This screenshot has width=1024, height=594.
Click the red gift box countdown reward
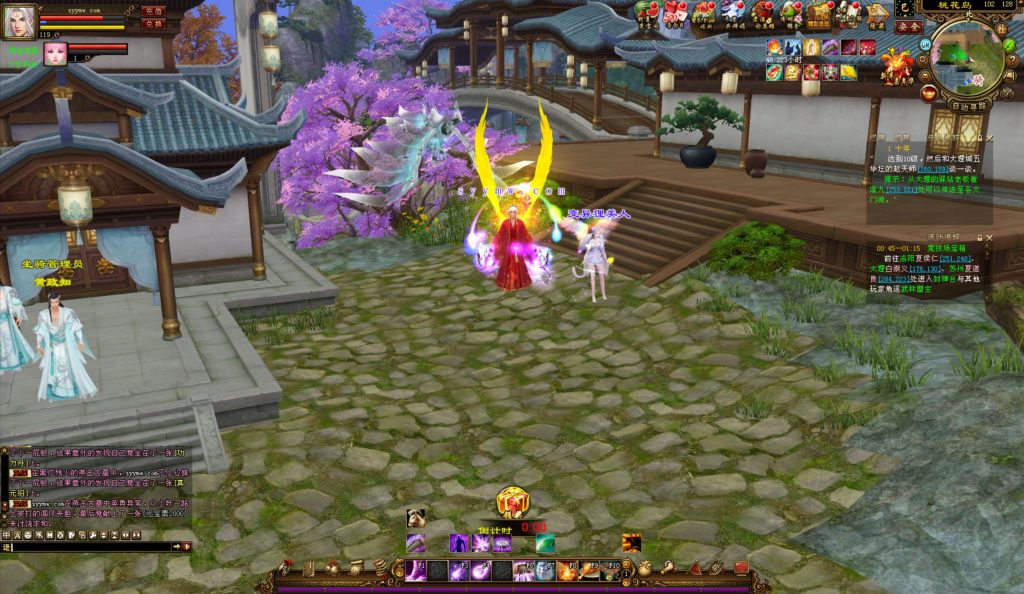point(512,503)
